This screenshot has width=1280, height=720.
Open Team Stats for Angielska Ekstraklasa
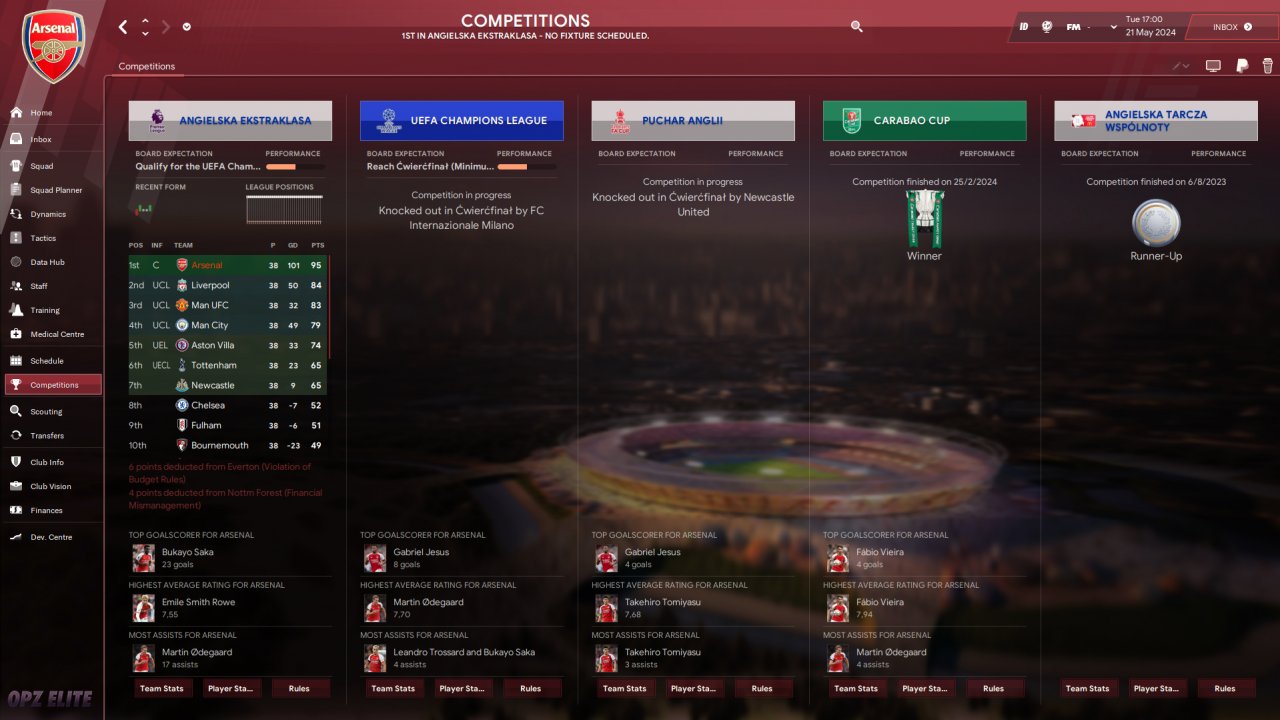tap(161, 688)
